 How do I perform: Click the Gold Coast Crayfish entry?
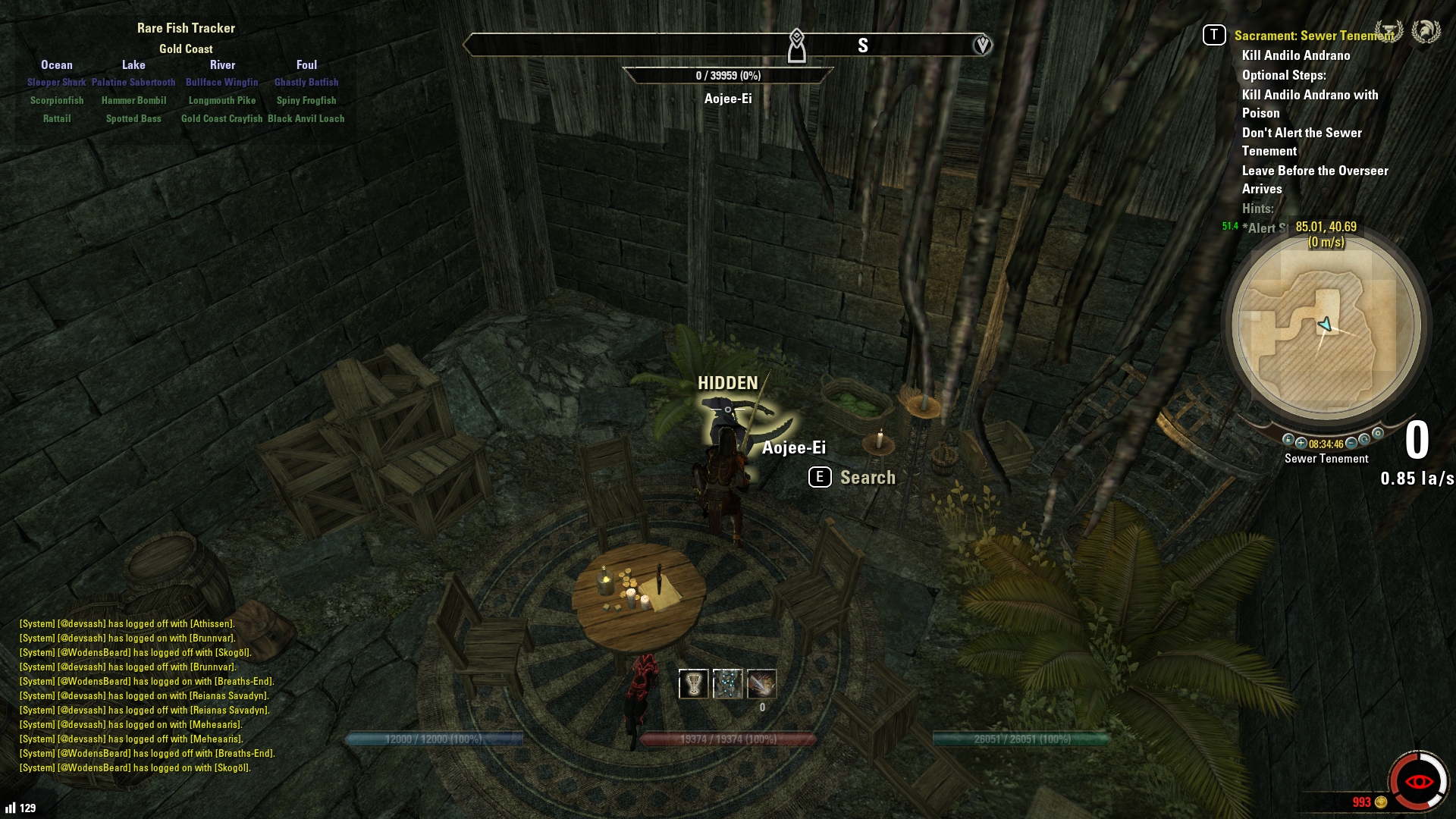click(x=221, y=119)
